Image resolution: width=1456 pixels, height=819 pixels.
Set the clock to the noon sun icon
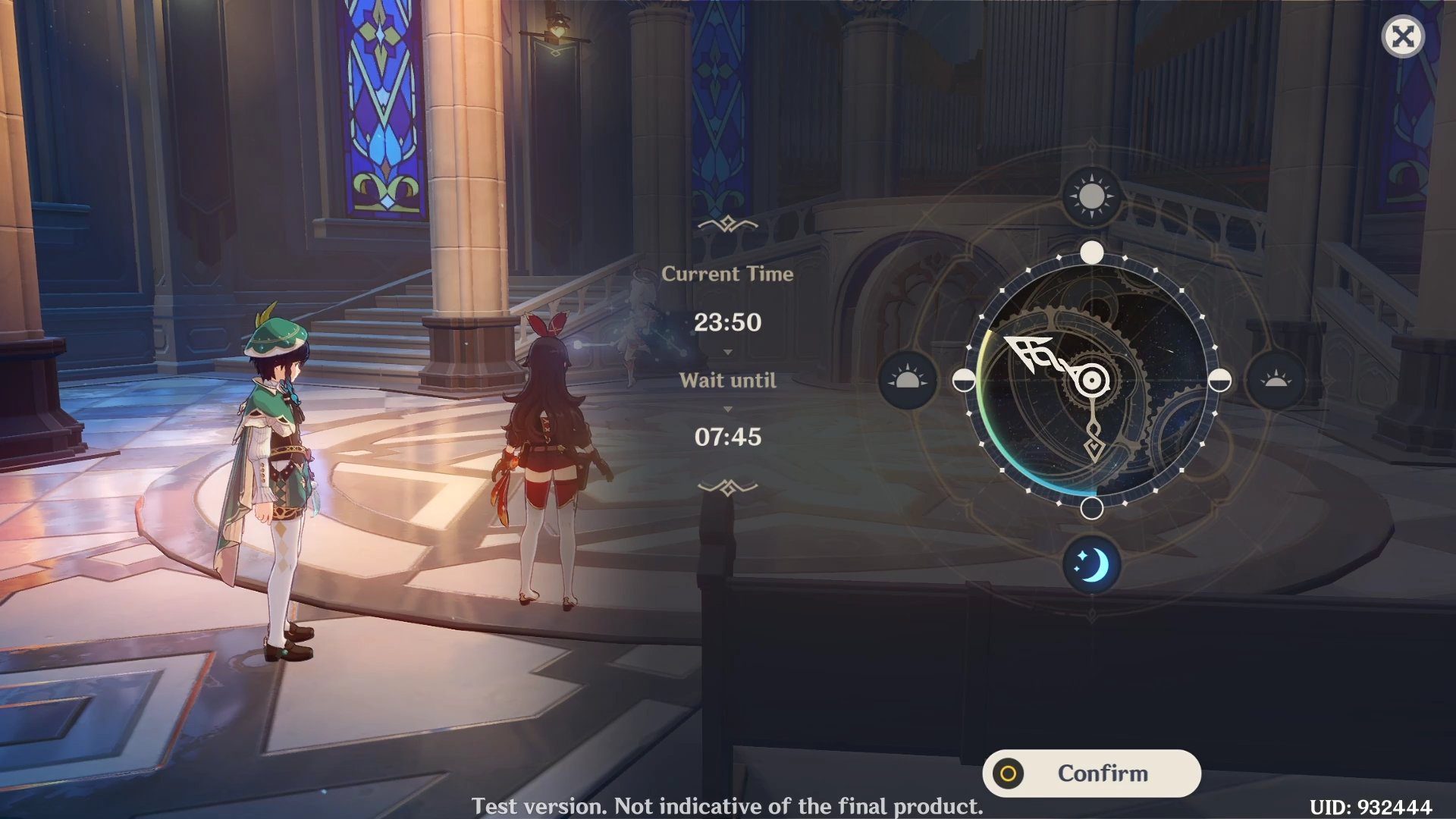1091,196
